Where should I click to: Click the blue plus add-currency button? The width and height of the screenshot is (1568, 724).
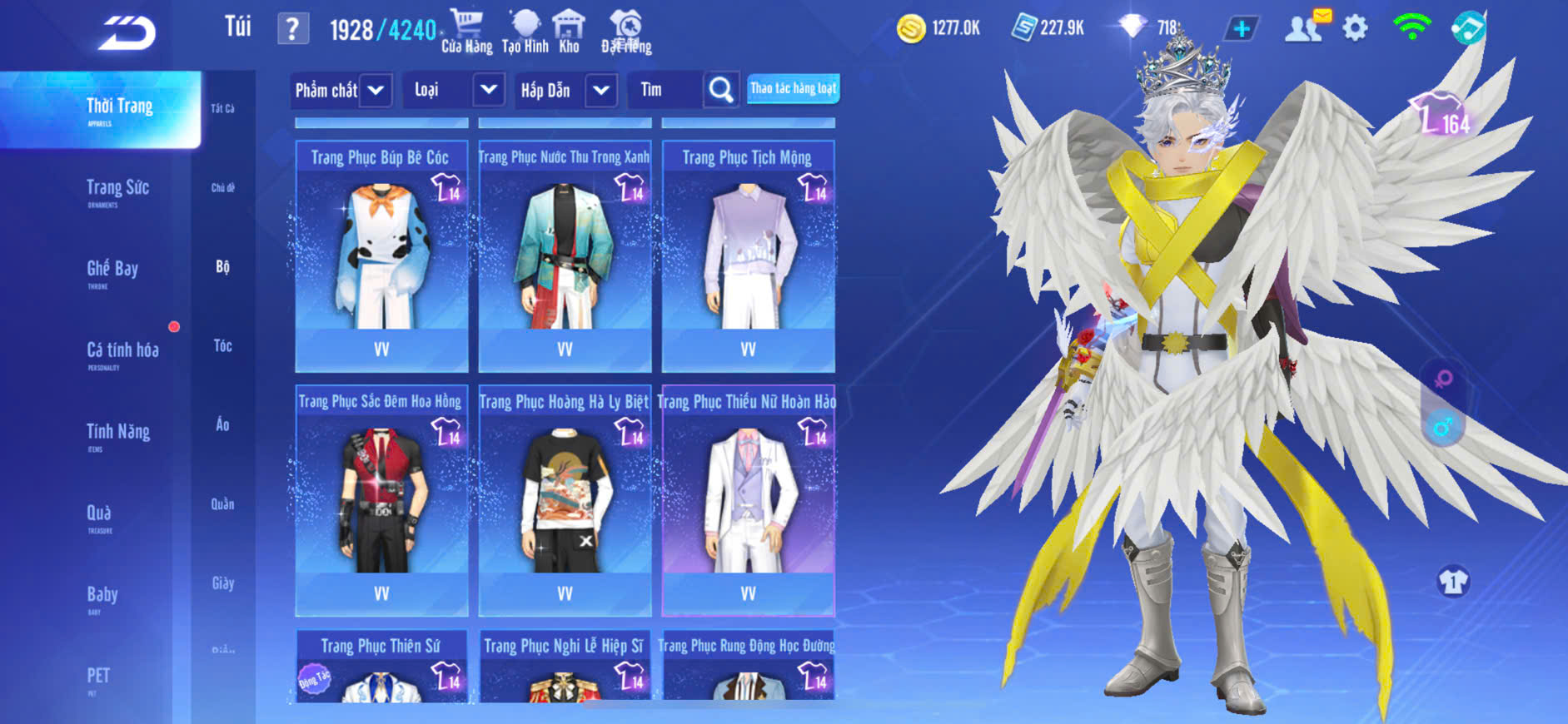[1241, 29]
